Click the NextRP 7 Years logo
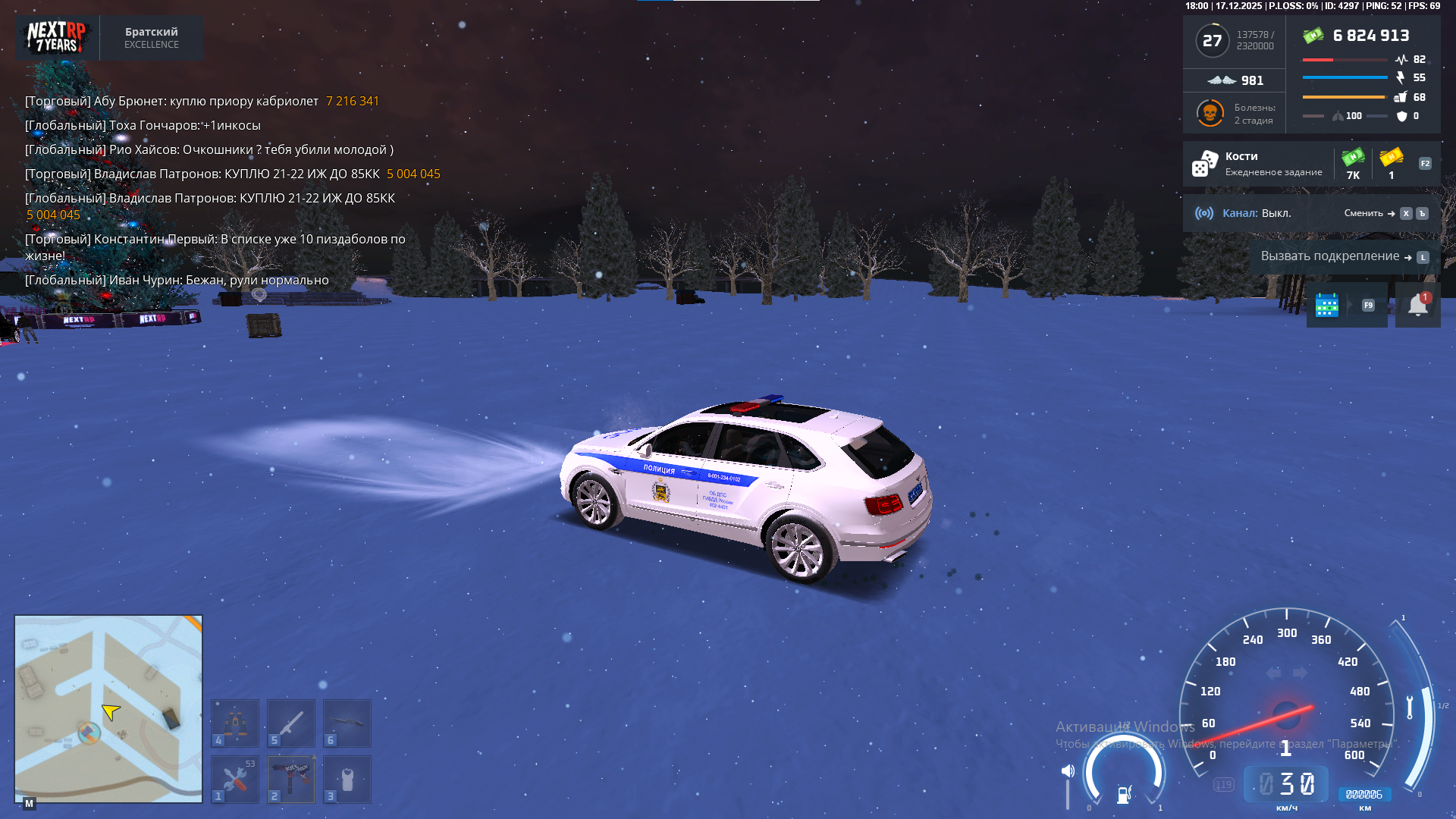This screenshot has width=1456, height=819. tap(57, 38)
